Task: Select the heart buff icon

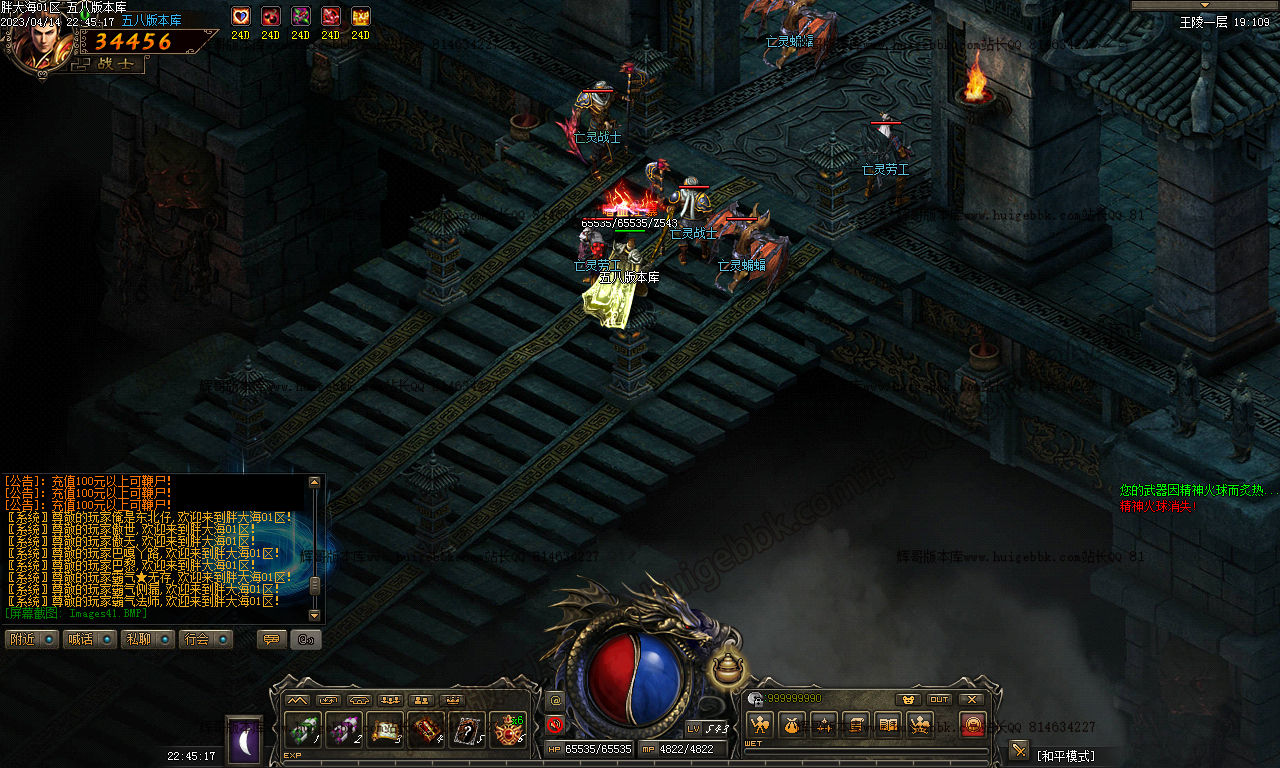Action: pos(240,17)
